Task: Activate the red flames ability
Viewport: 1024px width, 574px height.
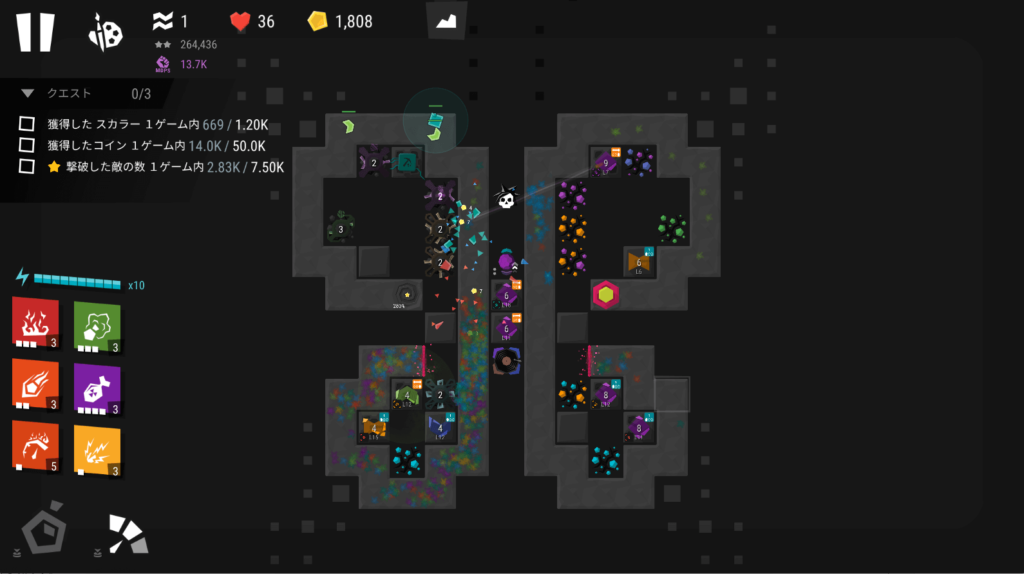Action: click(x=36, y=323)
